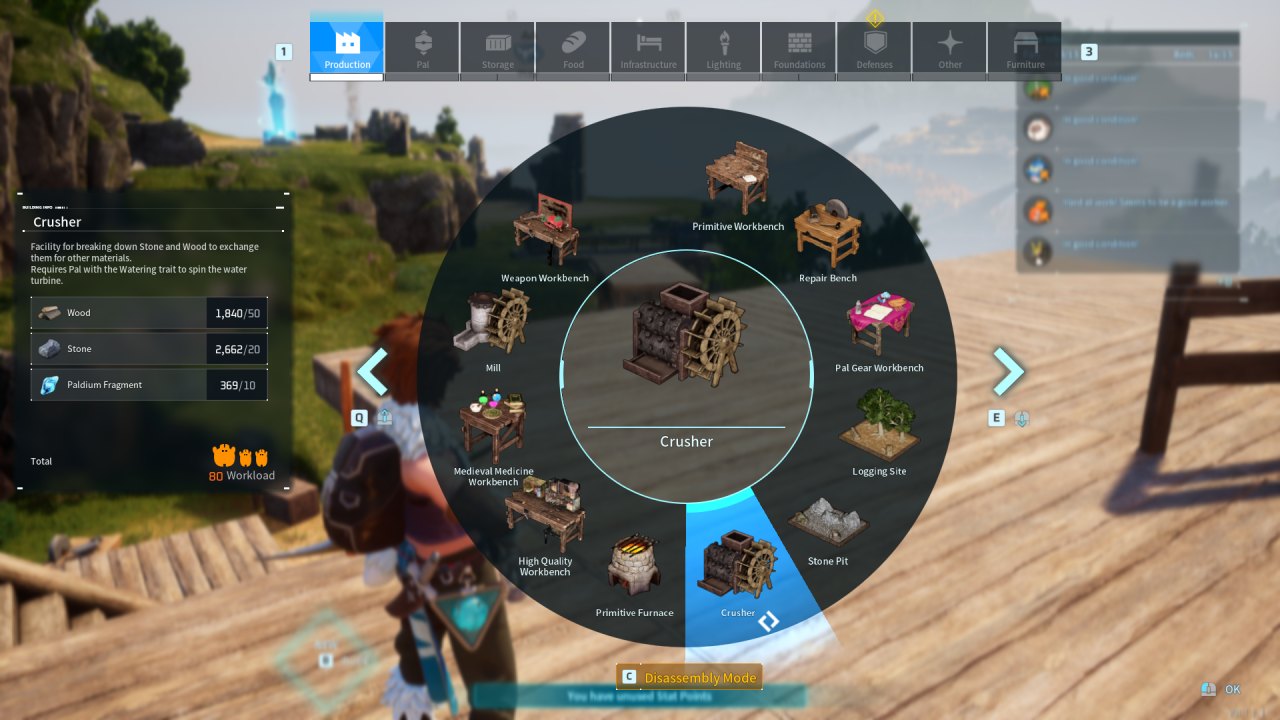The height and width of the screenshot is (720, 1280).
Task: Switch to the Pal build category tab
Action: 421,45
